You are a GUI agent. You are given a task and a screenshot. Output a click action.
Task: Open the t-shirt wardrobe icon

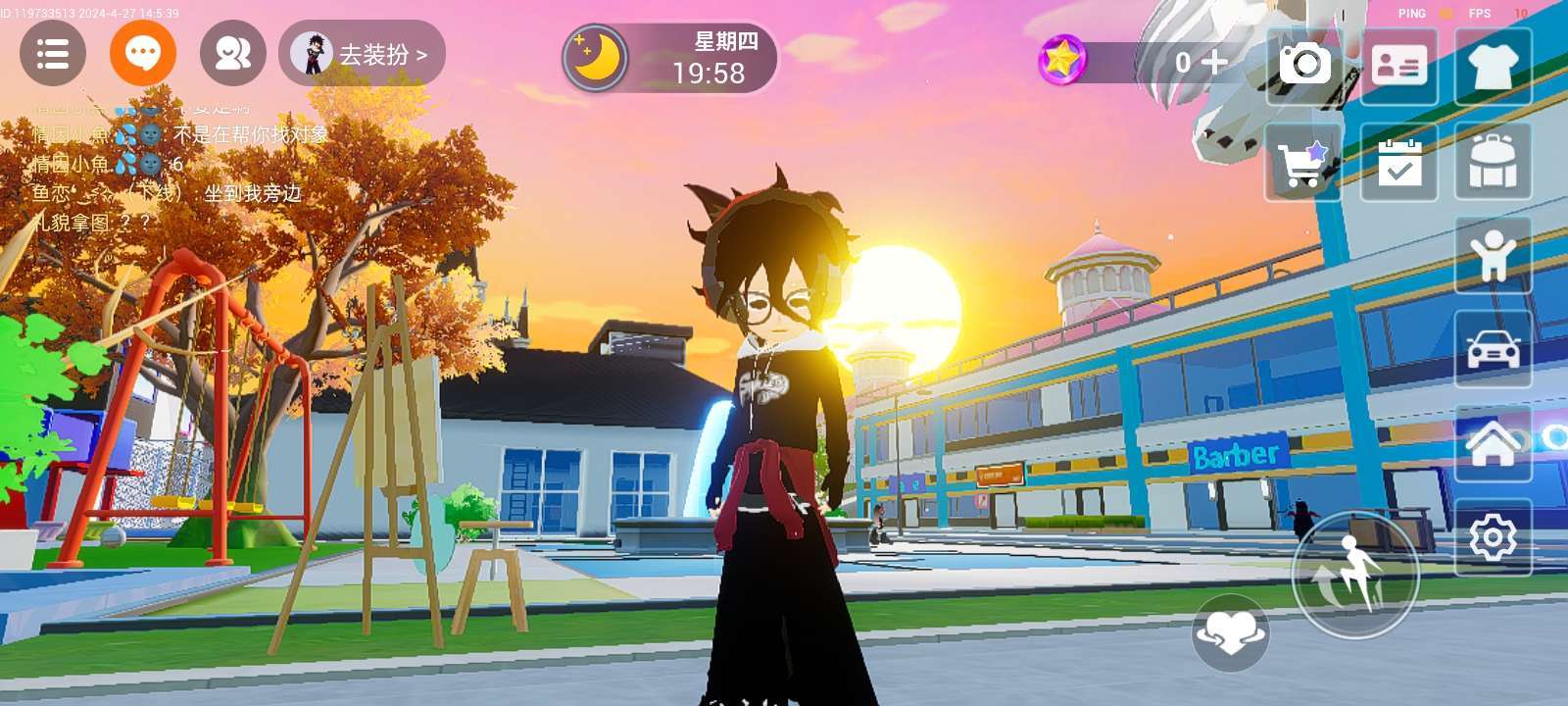1493,66
